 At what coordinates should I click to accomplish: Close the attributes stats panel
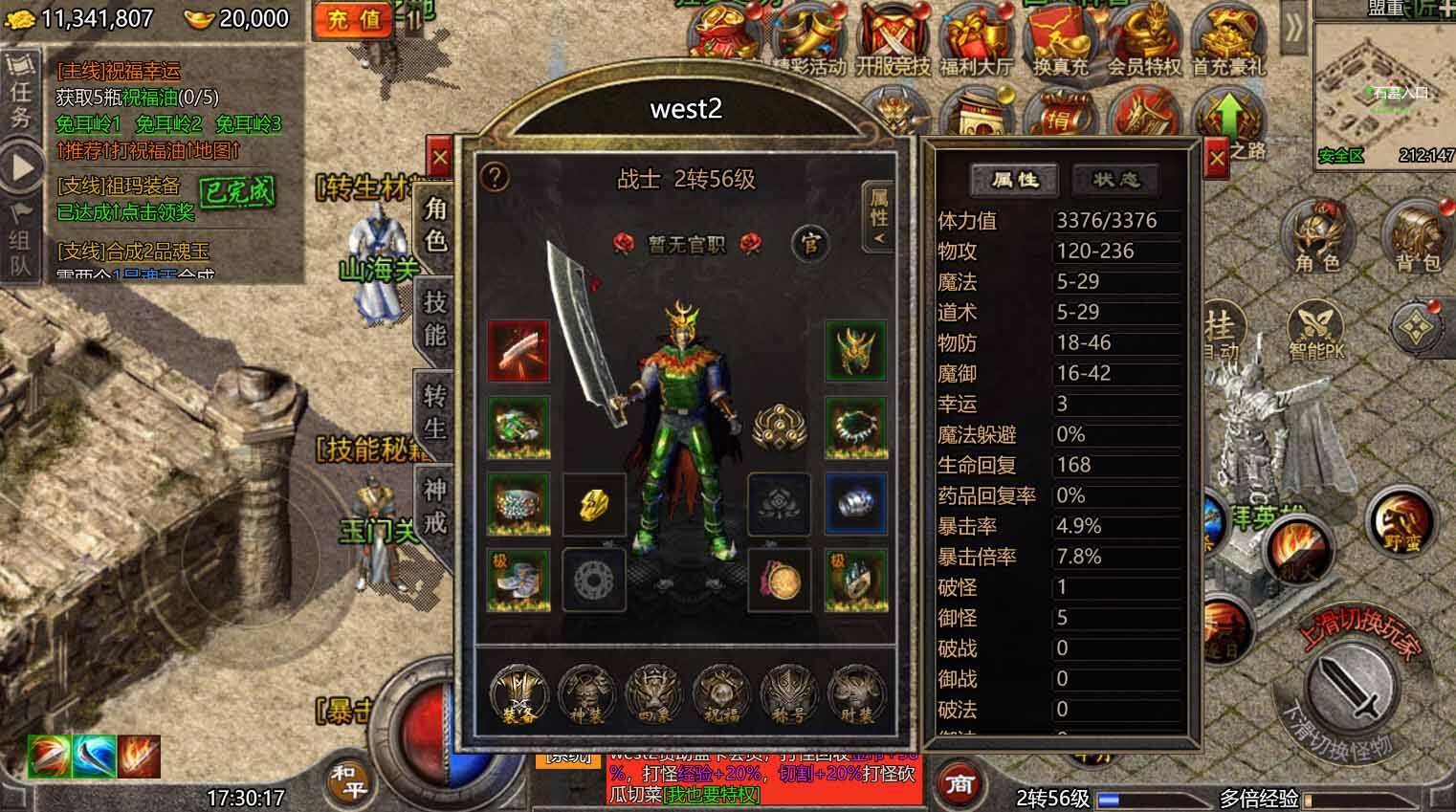[x=1216, y=158]
